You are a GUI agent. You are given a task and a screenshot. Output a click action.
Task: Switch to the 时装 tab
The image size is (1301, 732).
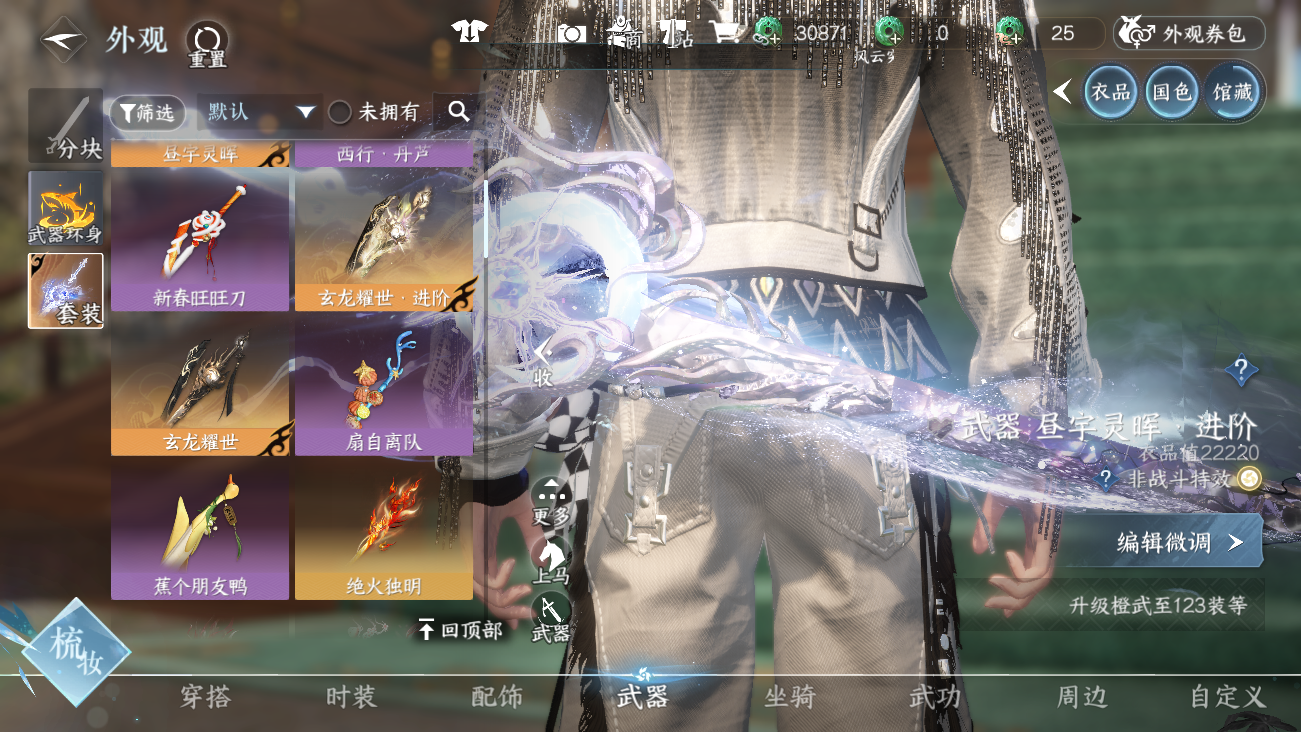click(x=352, y=697)
